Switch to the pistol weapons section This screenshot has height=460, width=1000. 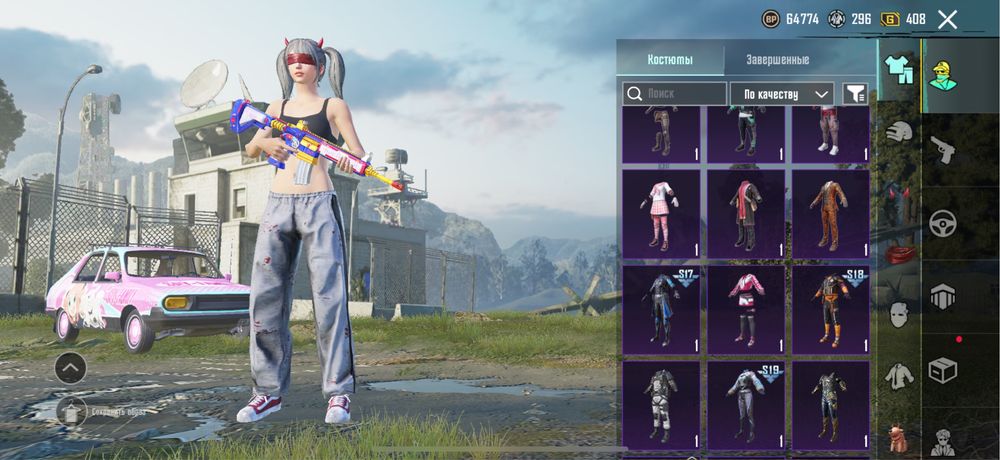[x=943, y=151]
